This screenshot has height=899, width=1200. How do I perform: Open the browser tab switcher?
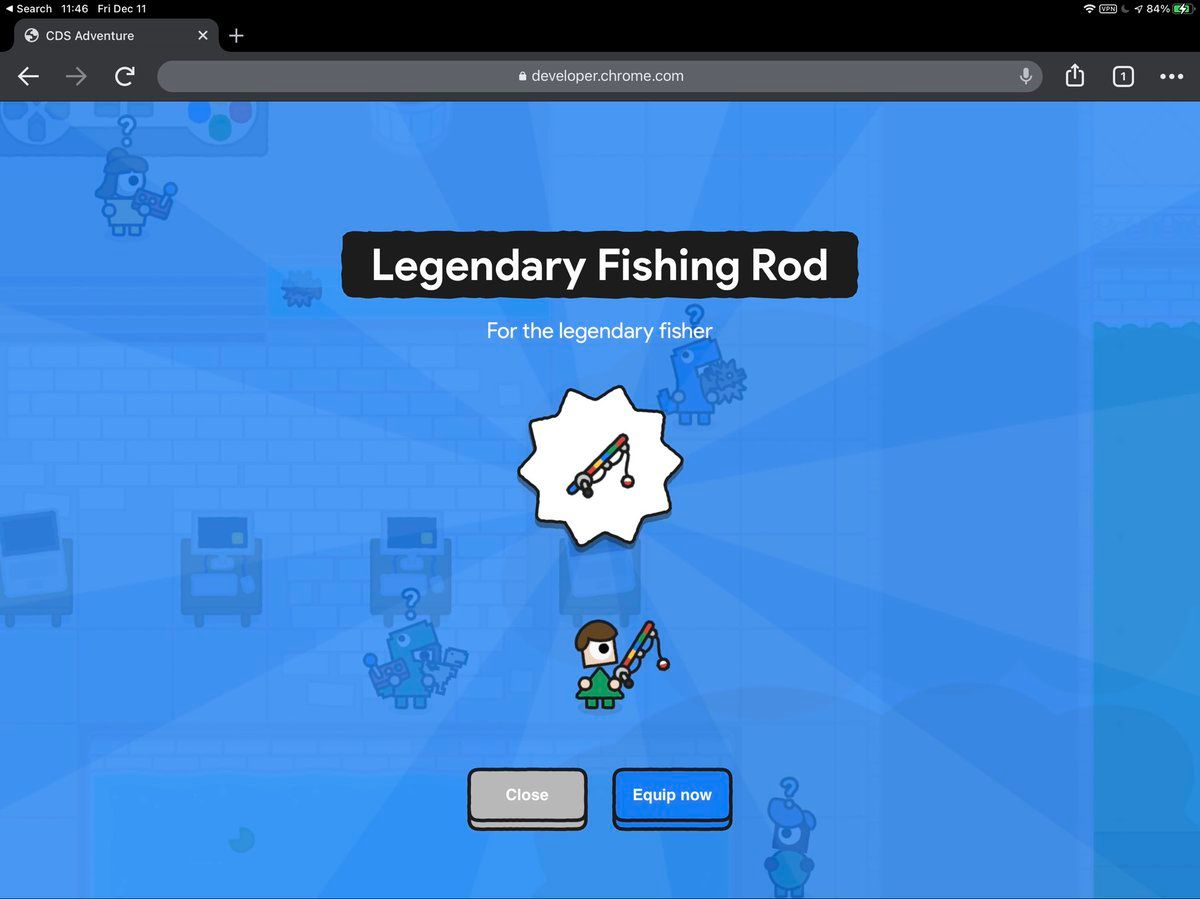click(1123, 76)
